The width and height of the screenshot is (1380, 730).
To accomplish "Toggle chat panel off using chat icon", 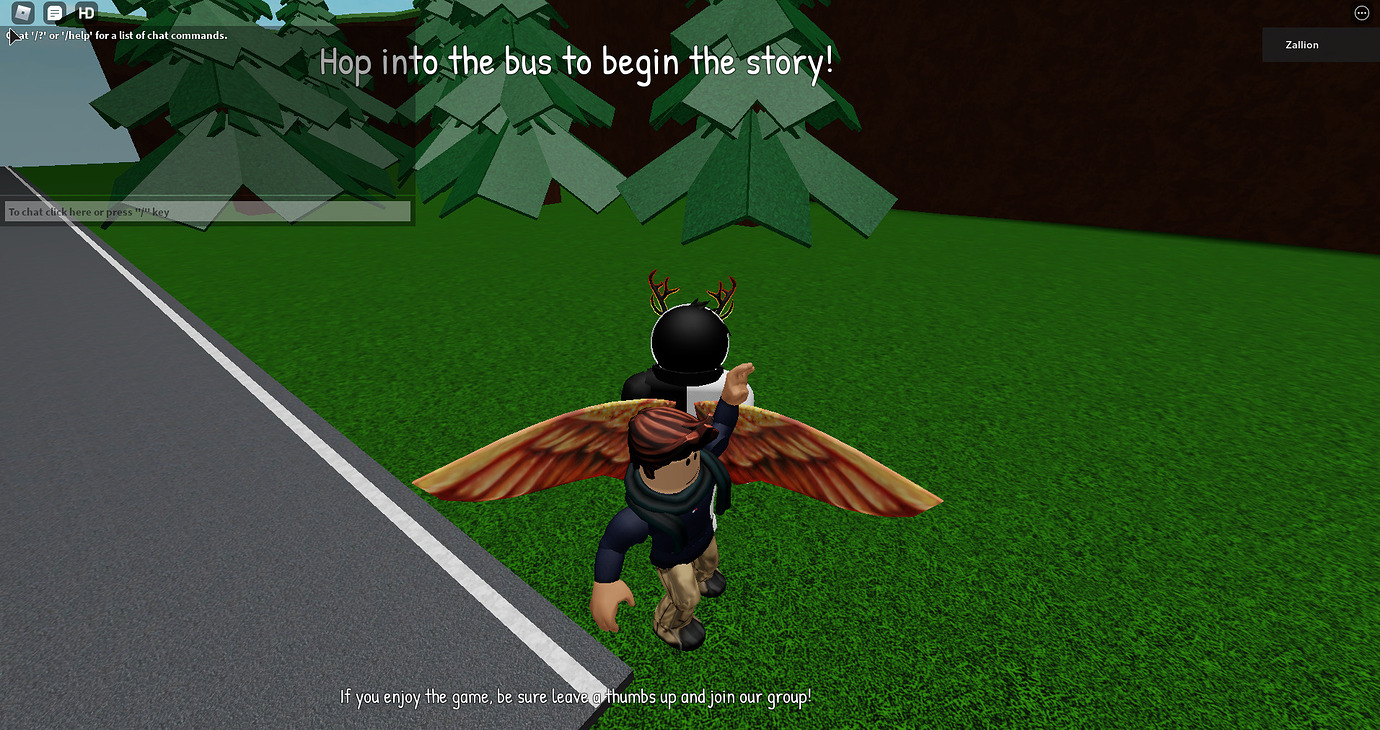I will 55,13.
